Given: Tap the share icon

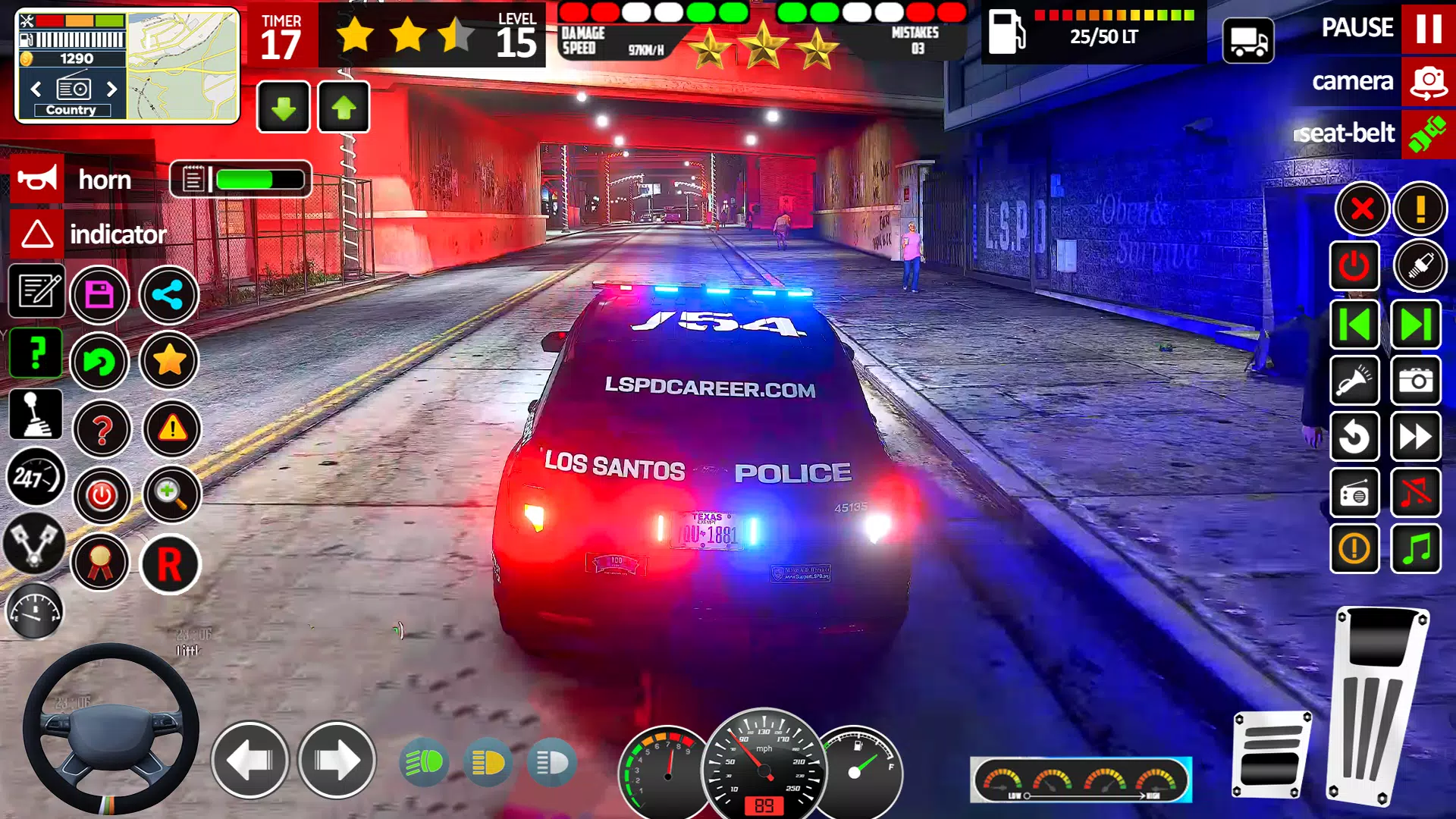Looking at the screenshot, I should click(169, 295).
